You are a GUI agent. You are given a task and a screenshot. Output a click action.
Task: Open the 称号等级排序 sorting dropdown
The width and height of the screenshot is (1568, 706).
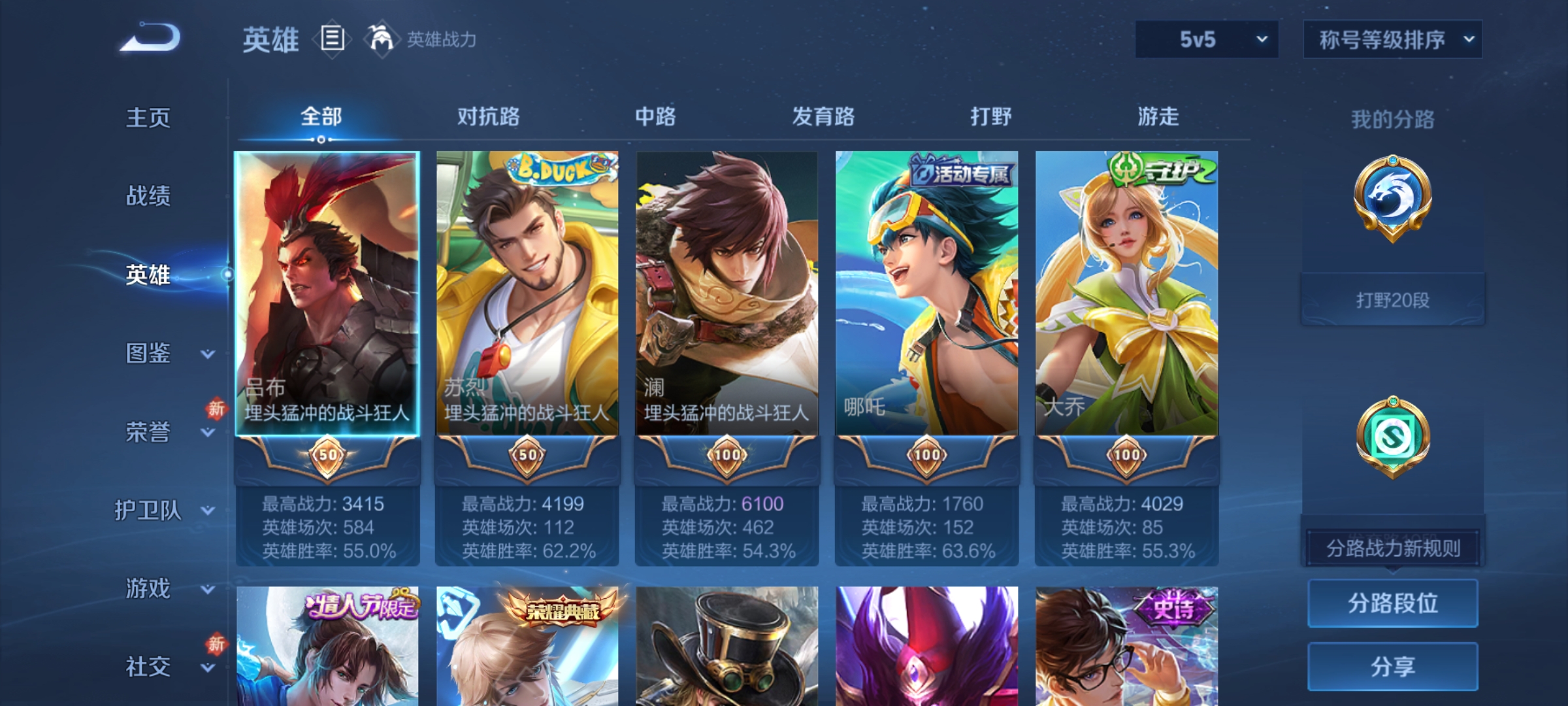(1392, 41)
